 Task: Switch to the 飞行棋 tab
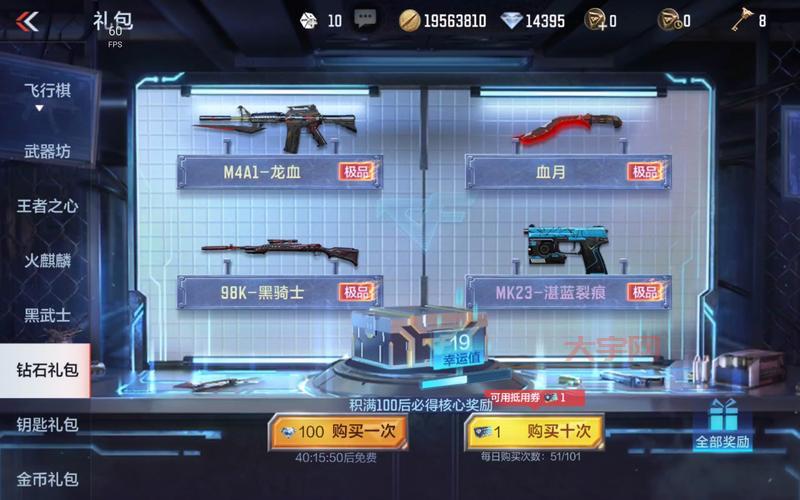point(46,89)
